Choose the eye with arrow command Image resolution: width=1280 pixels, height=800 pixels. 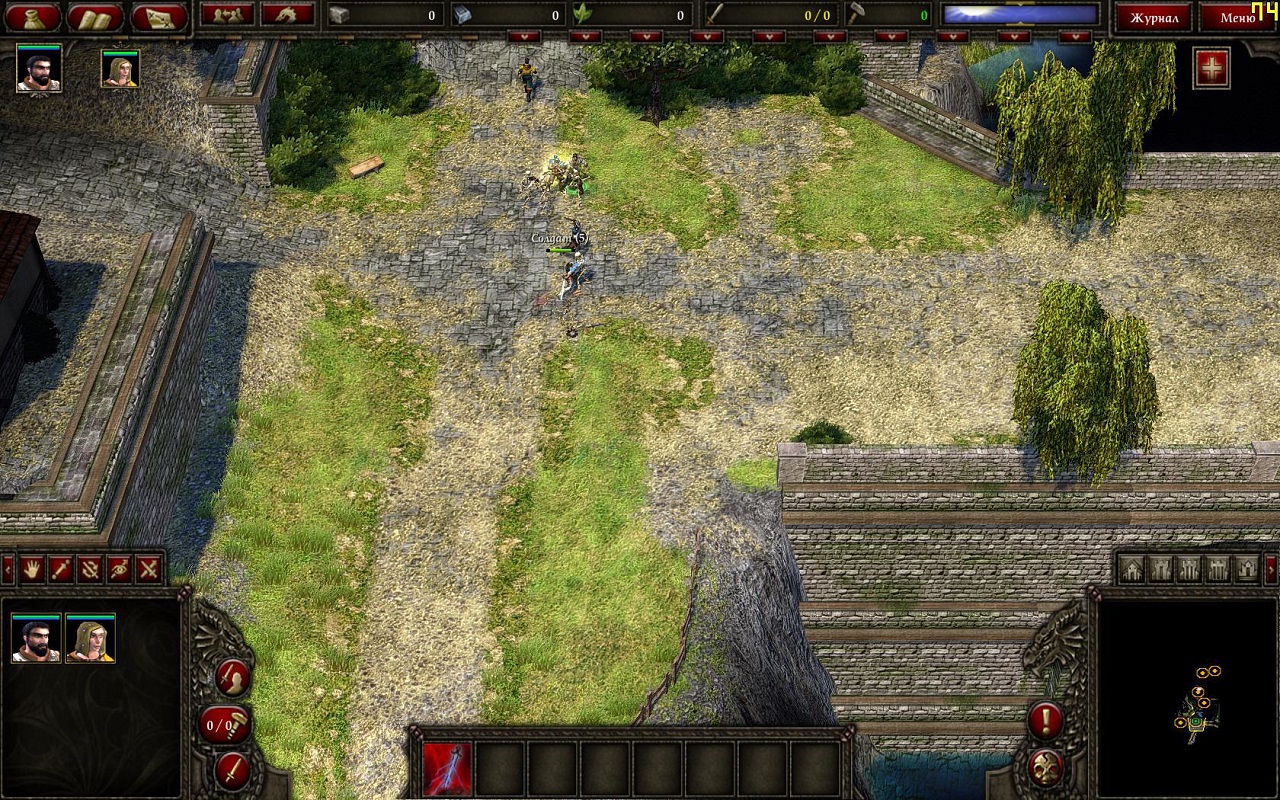pos(119,569)
